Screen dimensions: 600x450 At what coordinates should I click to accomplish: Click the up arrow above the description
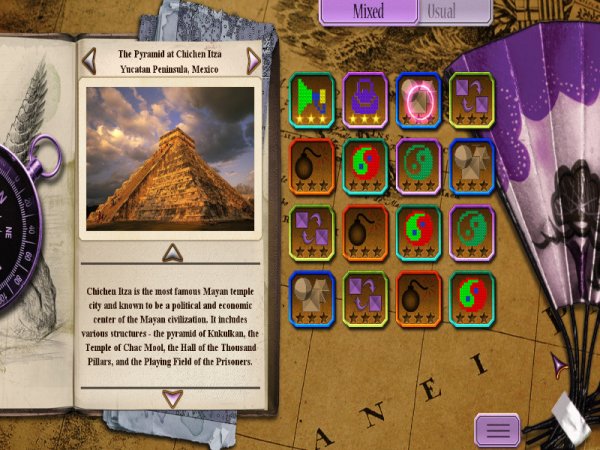pos(172,252)
